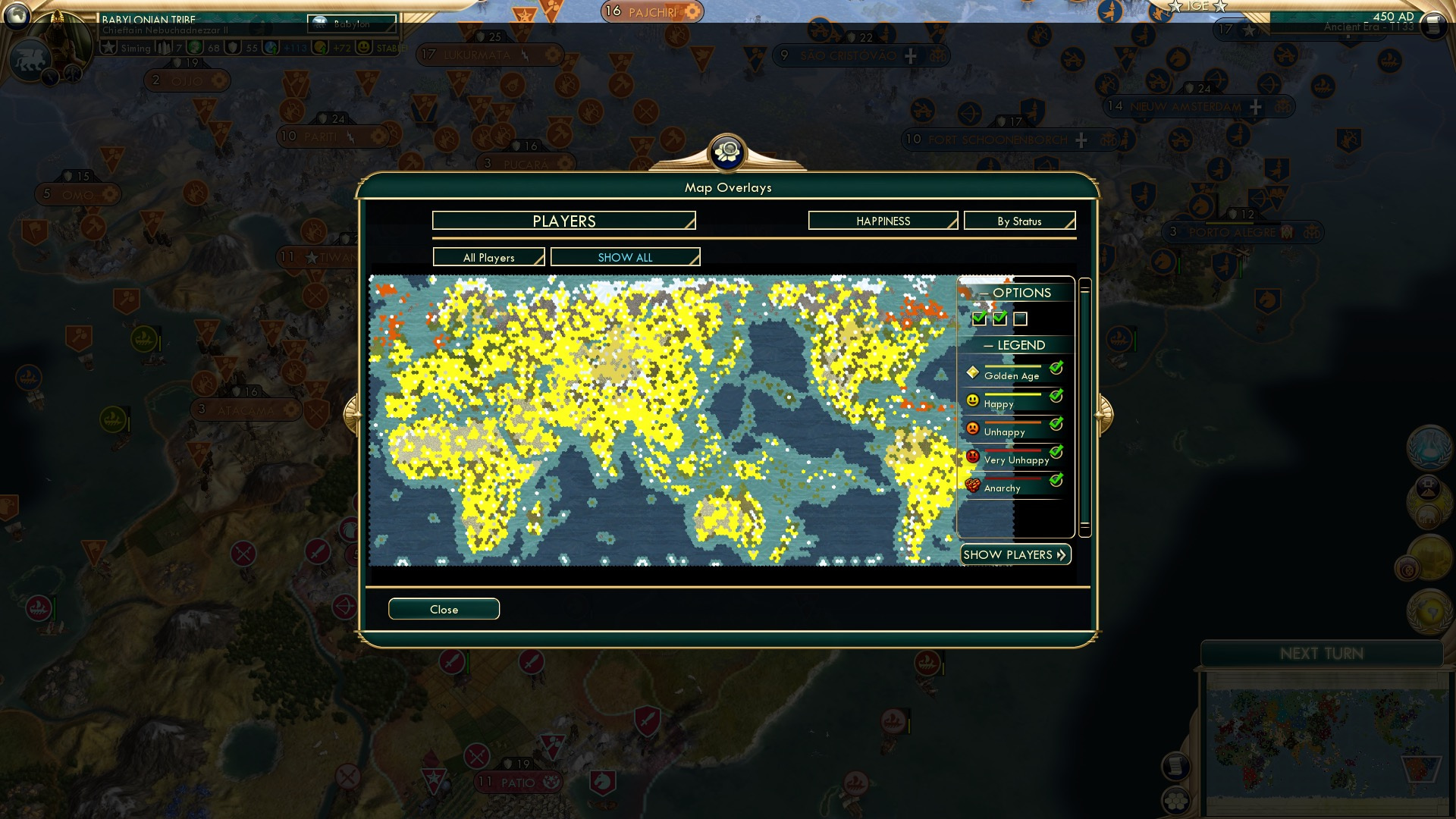Uncheck the first Options checkbox
The width and height of the screenshot is (1456, 819).
[978, 319]
